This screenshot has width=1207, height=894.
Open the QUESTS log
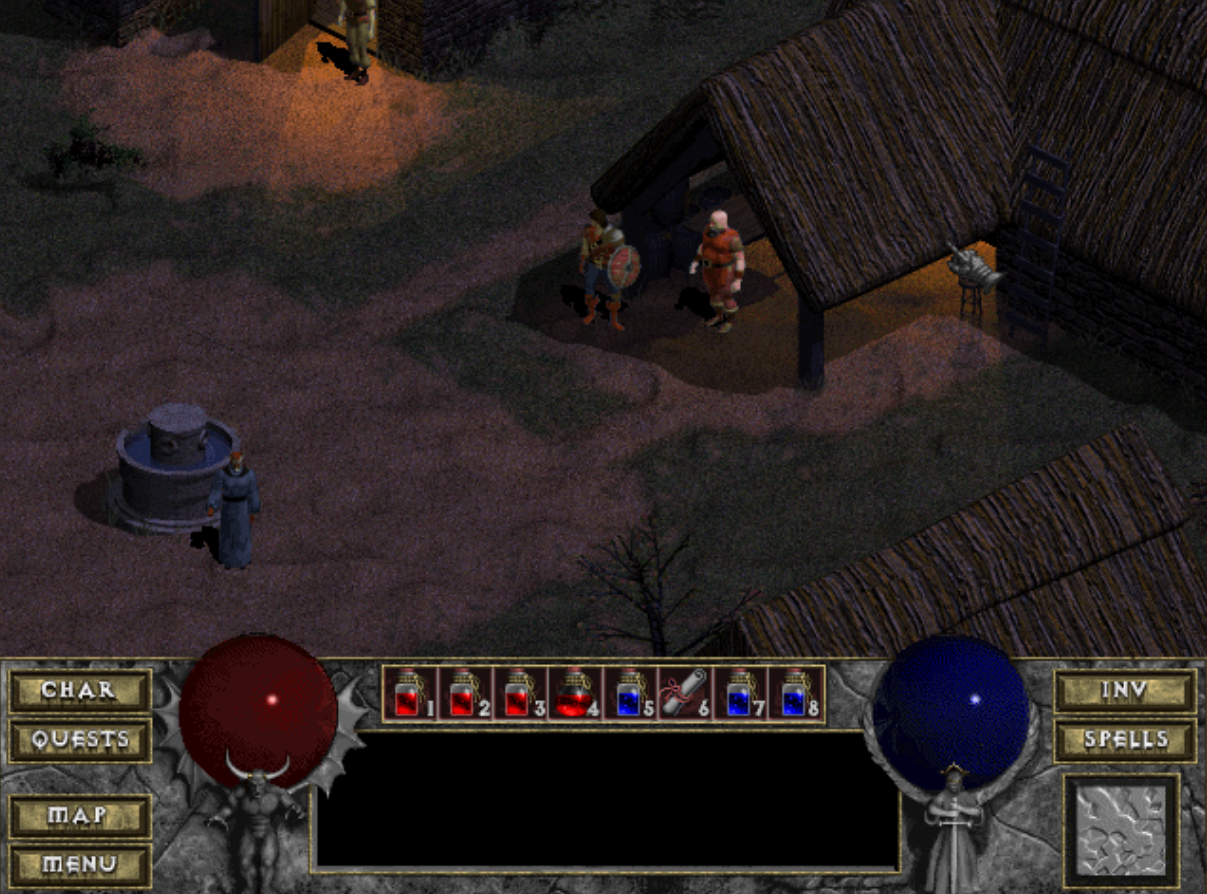80,740
